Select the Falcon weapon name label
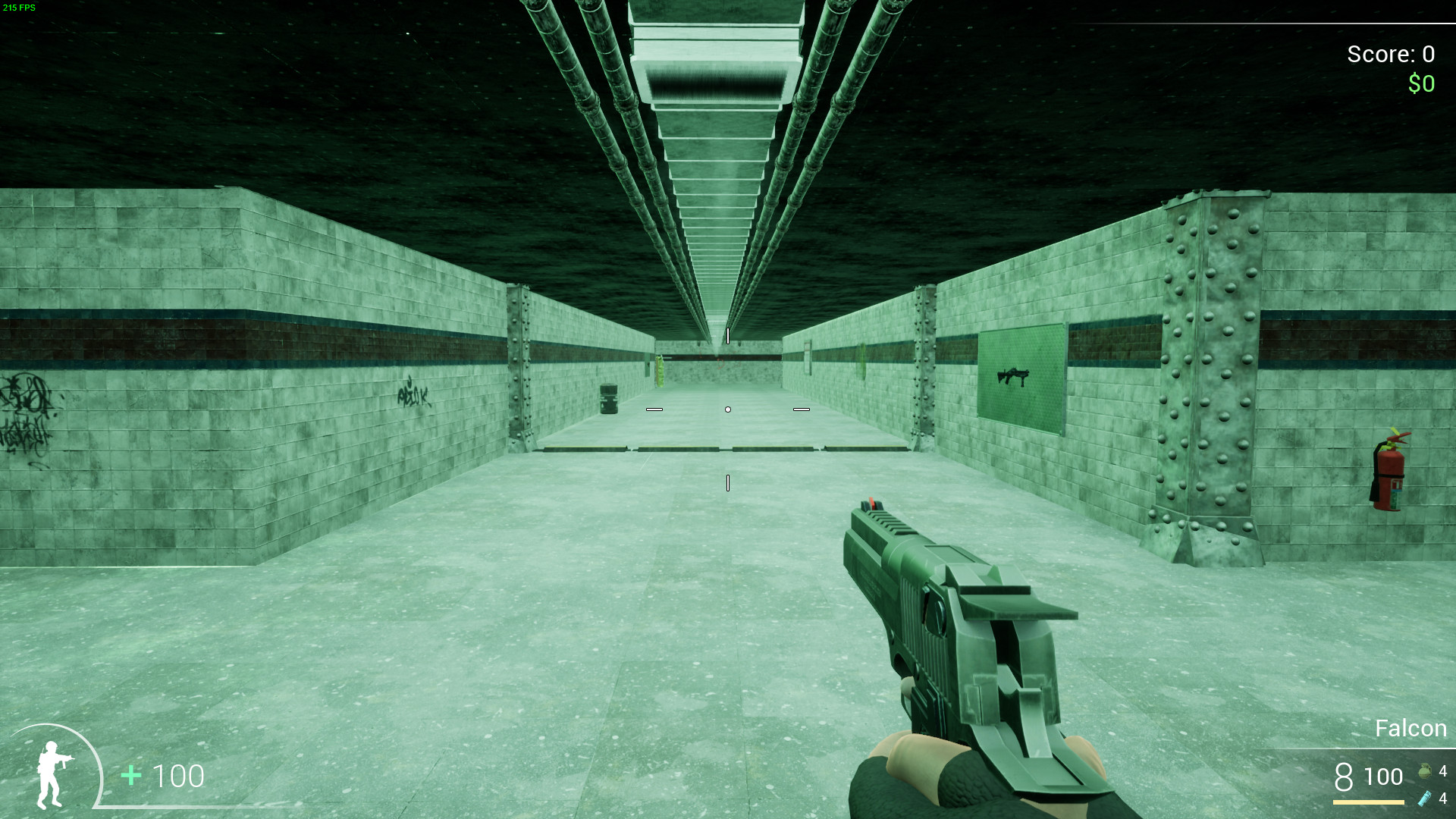The image size is (1456, 819). tap(1409, 727)
